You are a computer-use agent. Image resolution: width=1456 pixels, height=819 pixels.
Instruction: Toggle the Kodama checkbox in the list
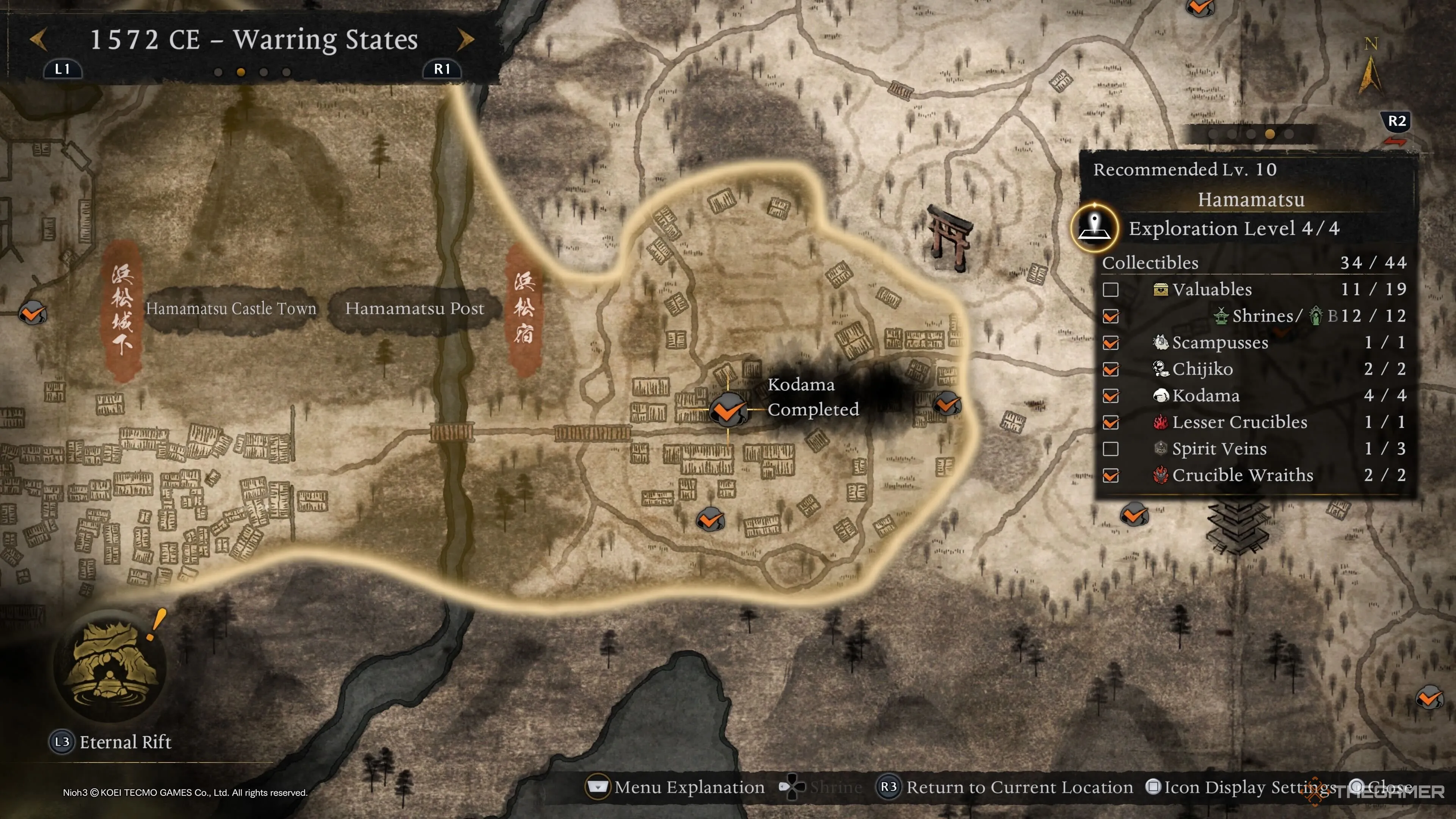(1111, 396)
